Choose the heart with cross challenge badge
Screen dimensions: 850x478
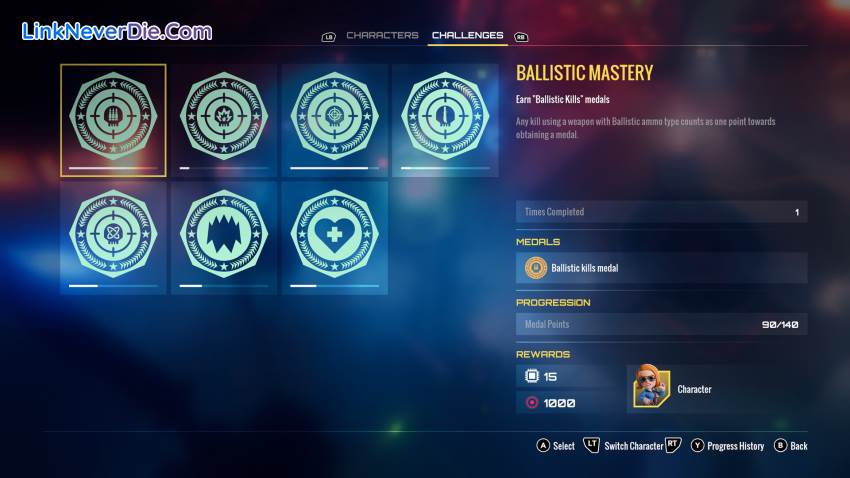[x=334, y=237]
